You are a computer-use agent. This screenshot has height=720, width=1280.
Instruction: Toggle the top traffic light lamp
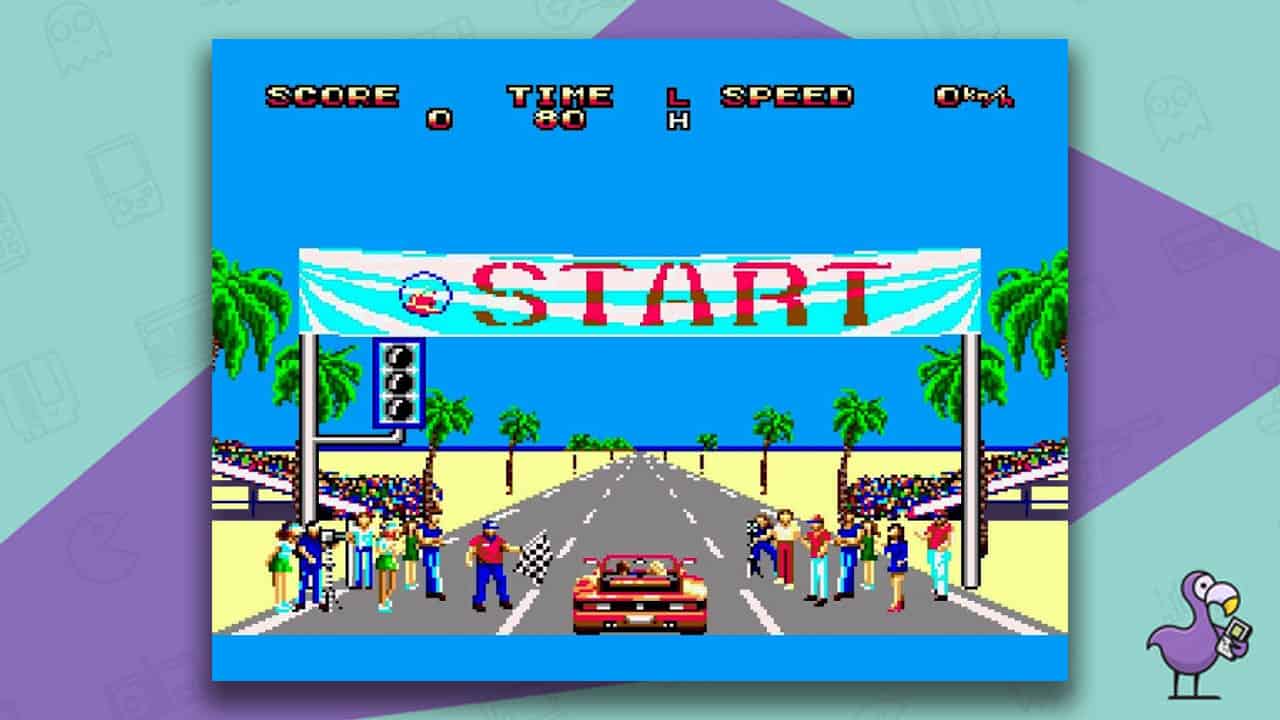398,355
